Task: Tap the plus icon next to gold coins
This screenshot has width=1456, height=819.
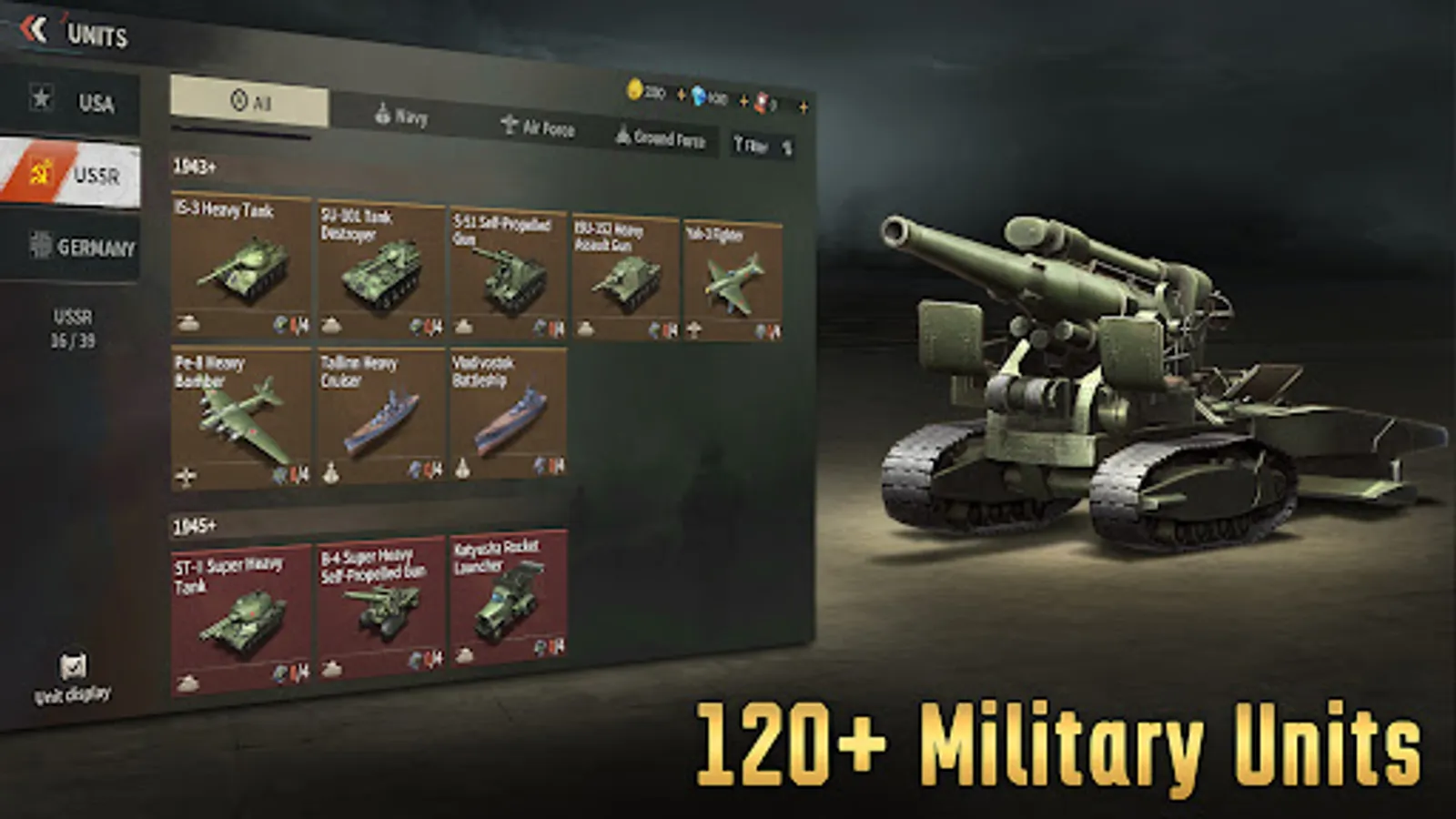Action: click(681, 96)
